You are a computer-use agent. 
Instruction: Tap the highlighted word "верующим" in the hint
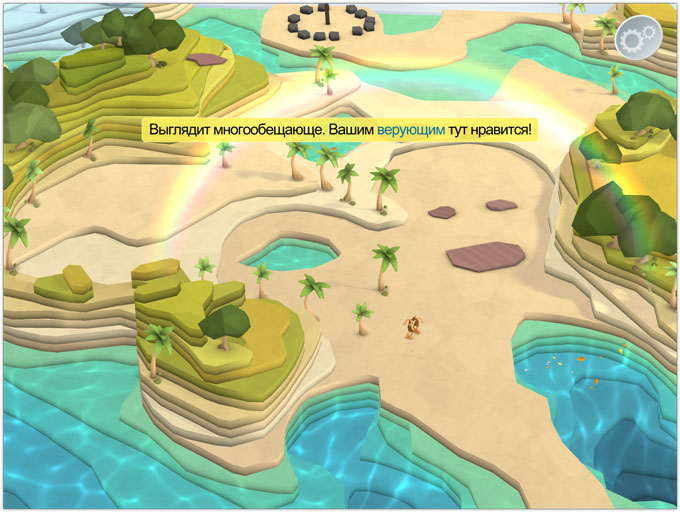point(411,131)
